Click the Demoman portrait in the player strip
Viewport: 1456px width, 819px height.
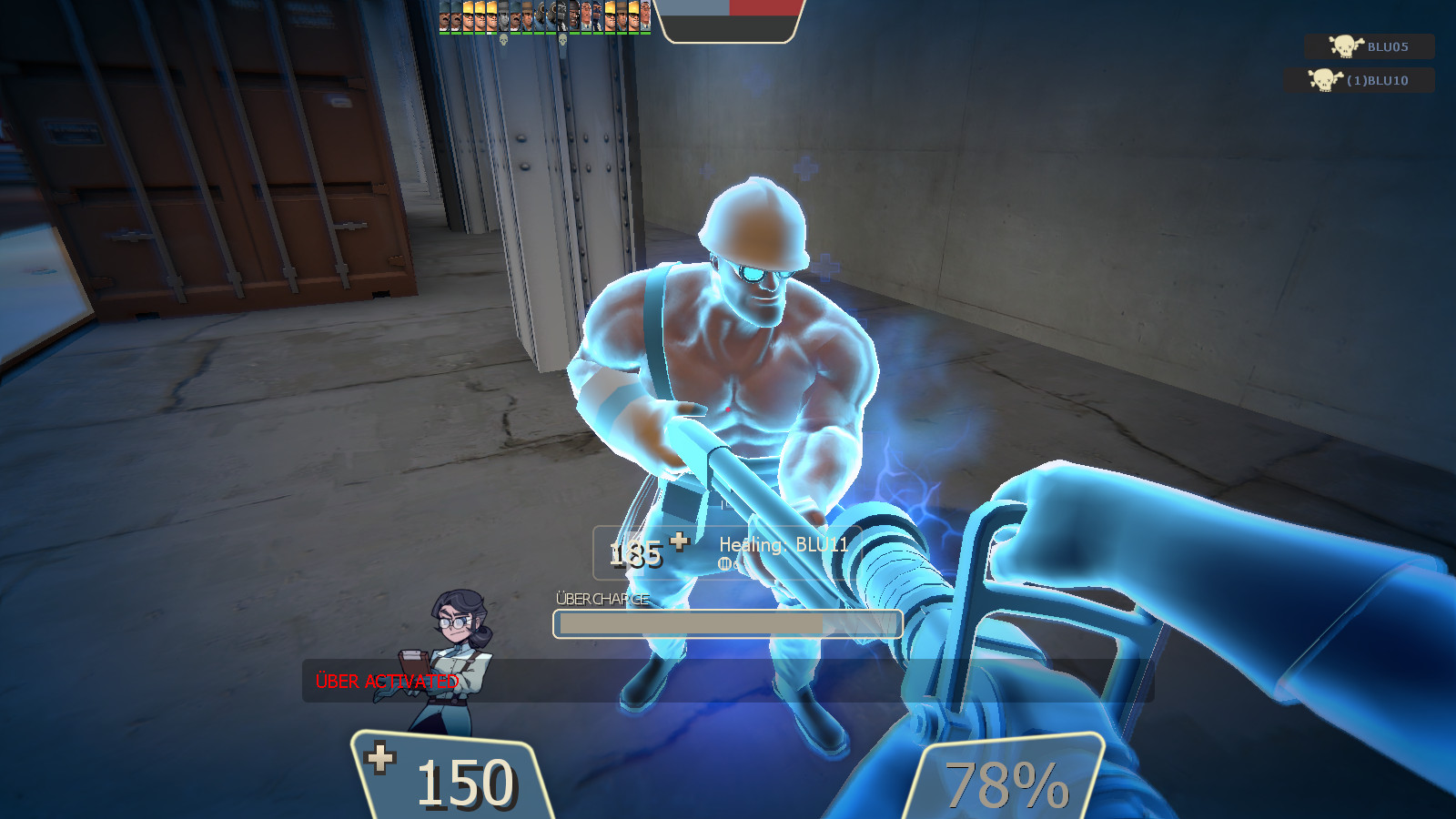[574, 16]
